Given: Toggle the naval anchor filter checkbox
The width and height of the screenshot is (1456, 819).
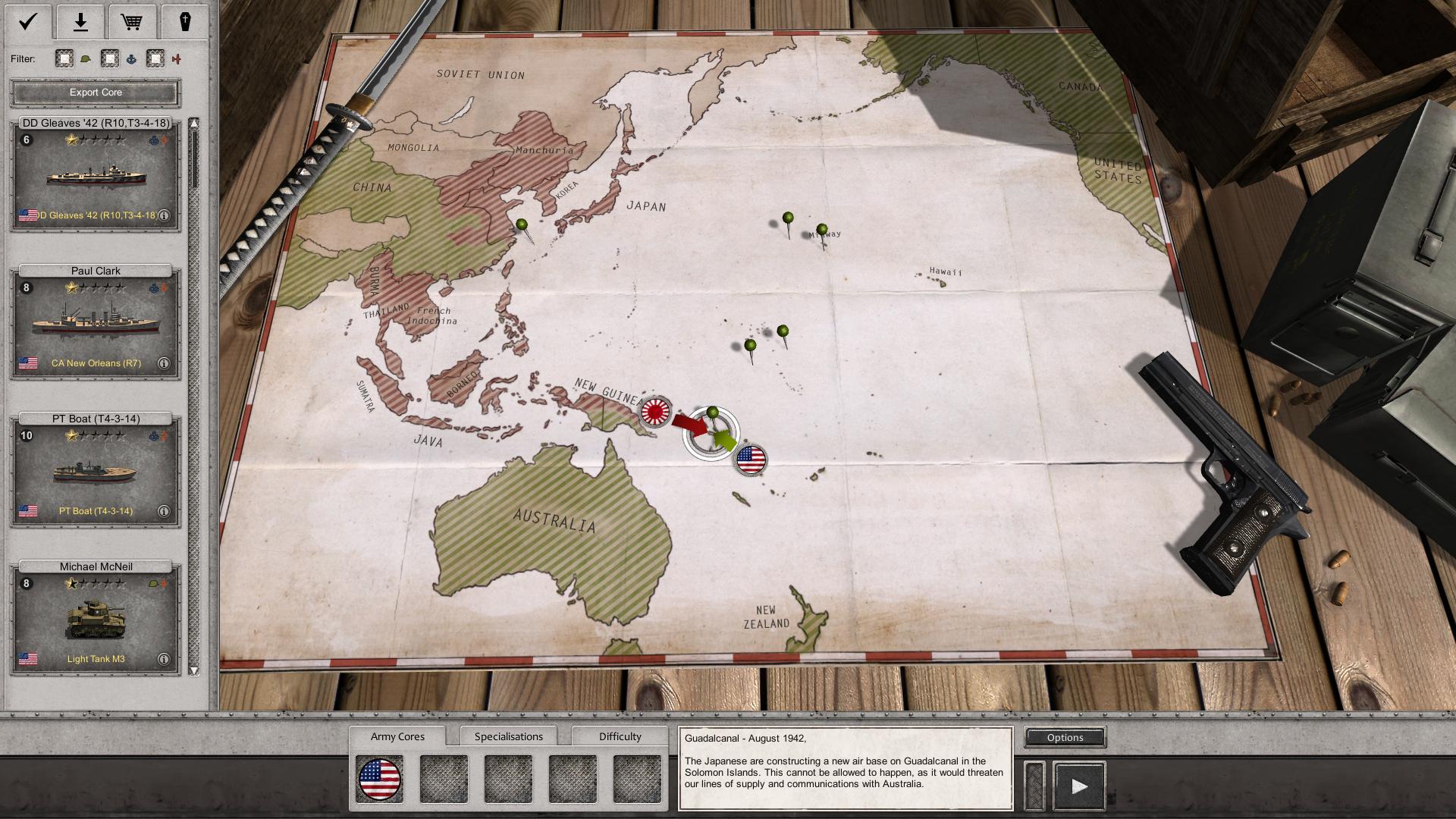Looking at the screenshot, I should 110,58.
